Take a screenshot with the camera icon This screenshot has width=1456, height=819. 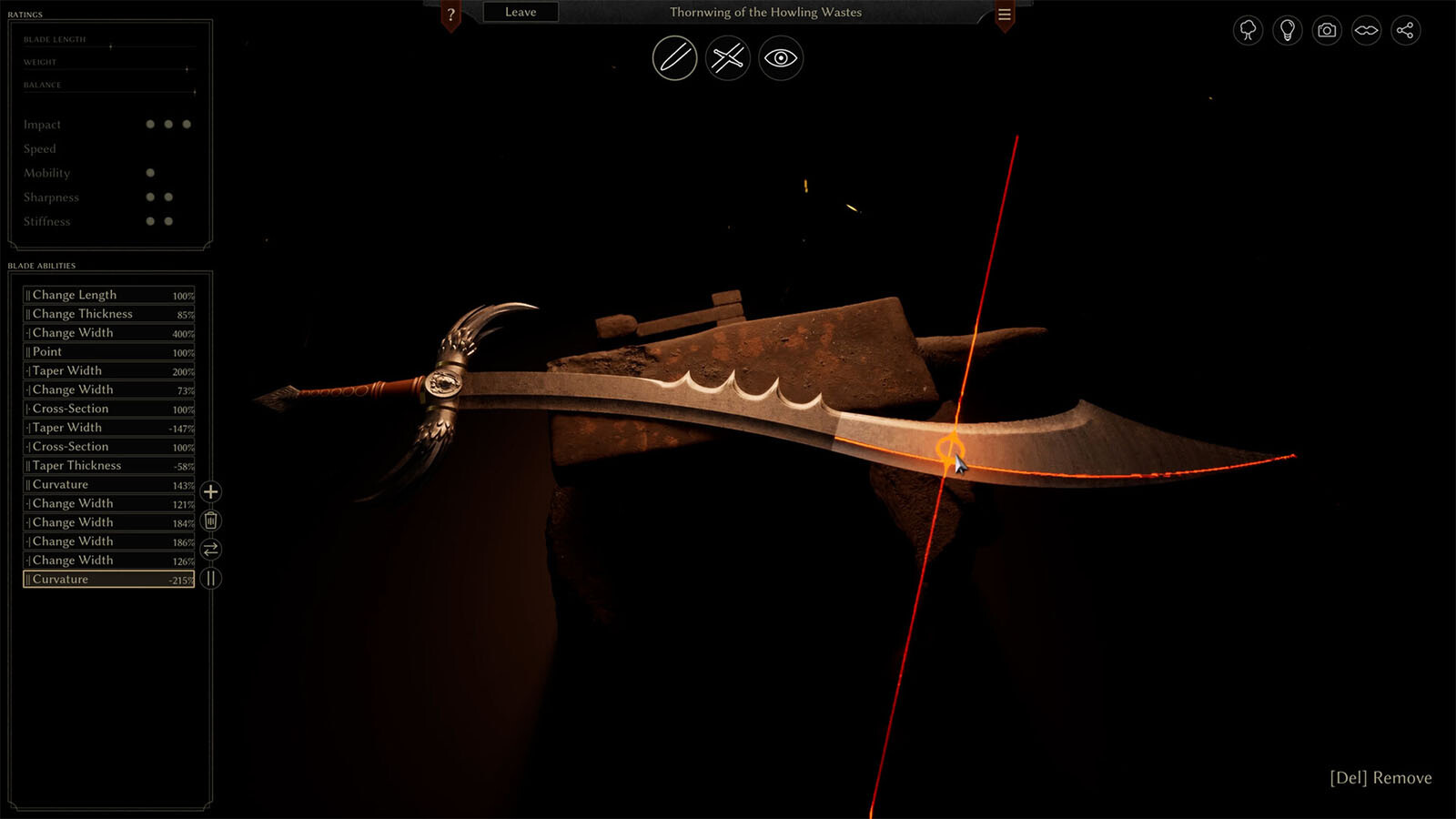[x=1327, y=30]
